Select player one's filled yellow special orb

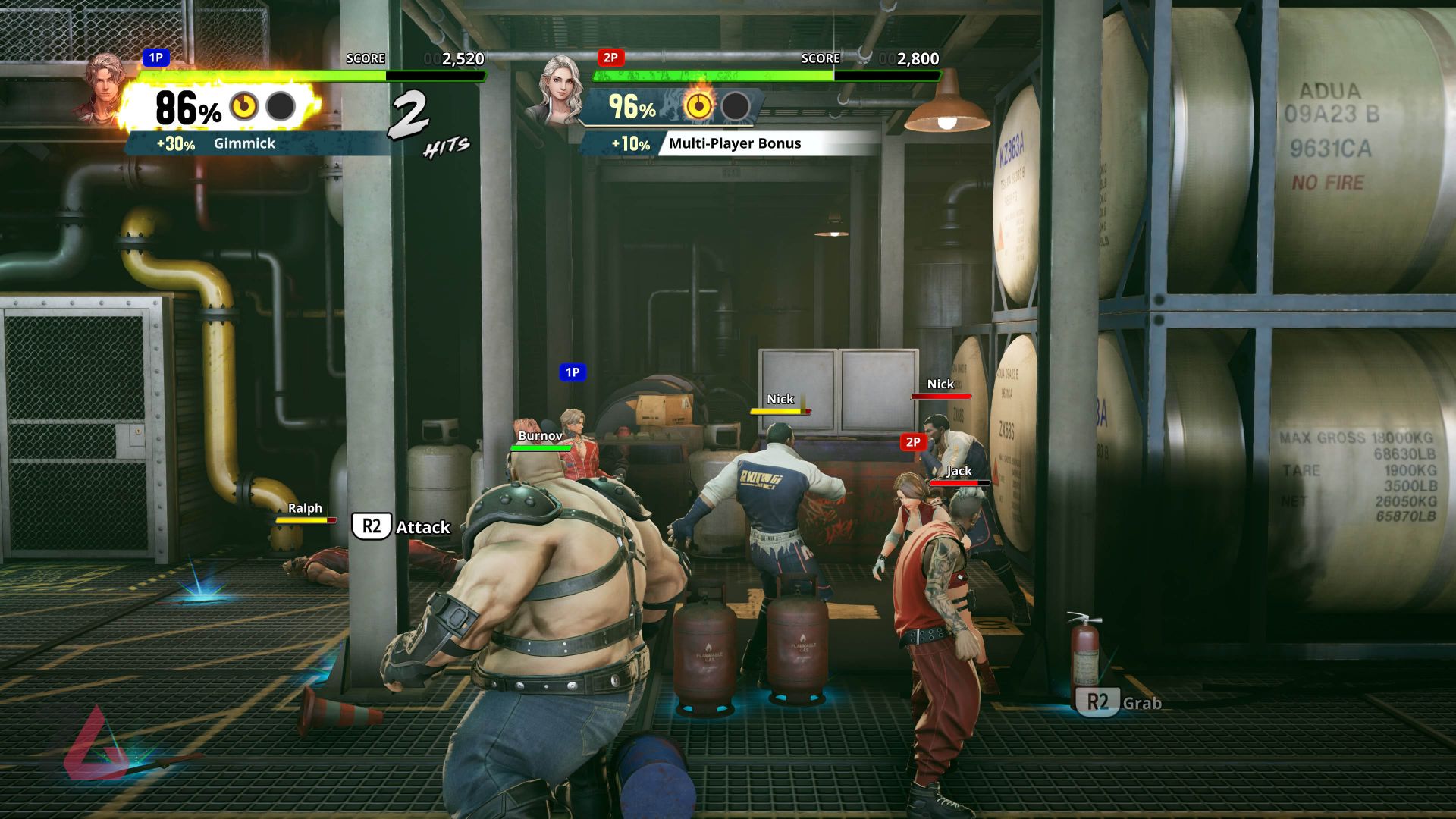(244, 107)
